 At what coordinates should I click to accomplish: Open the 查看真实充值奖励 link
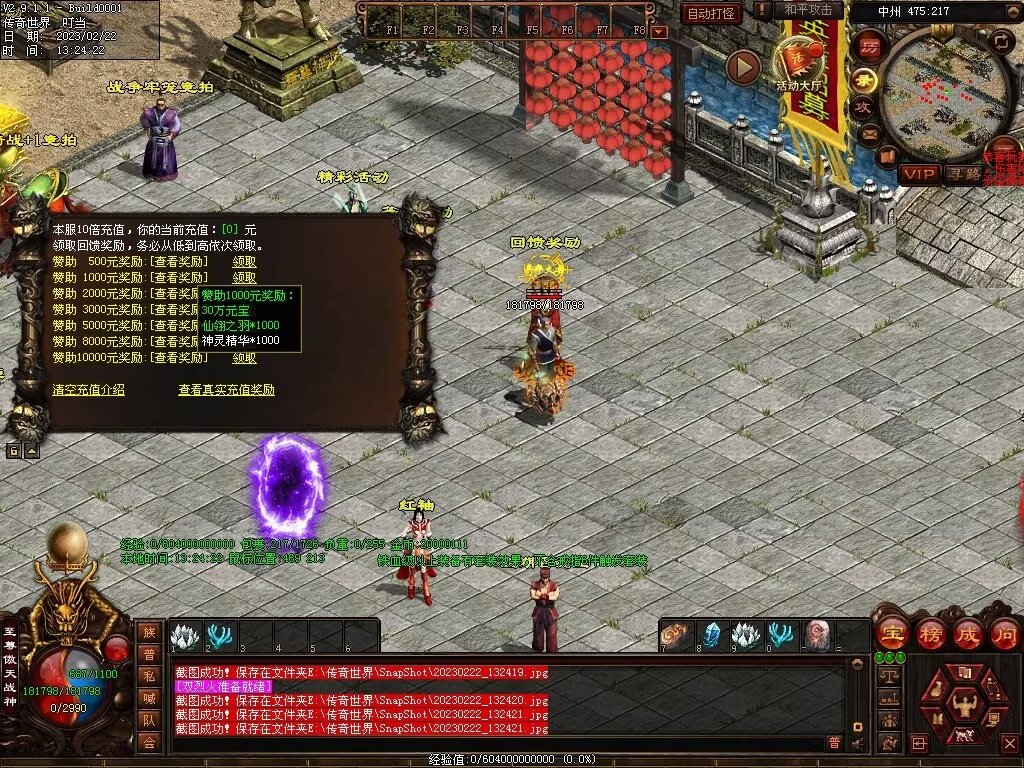pyautogui.click(x=226, y=390)
